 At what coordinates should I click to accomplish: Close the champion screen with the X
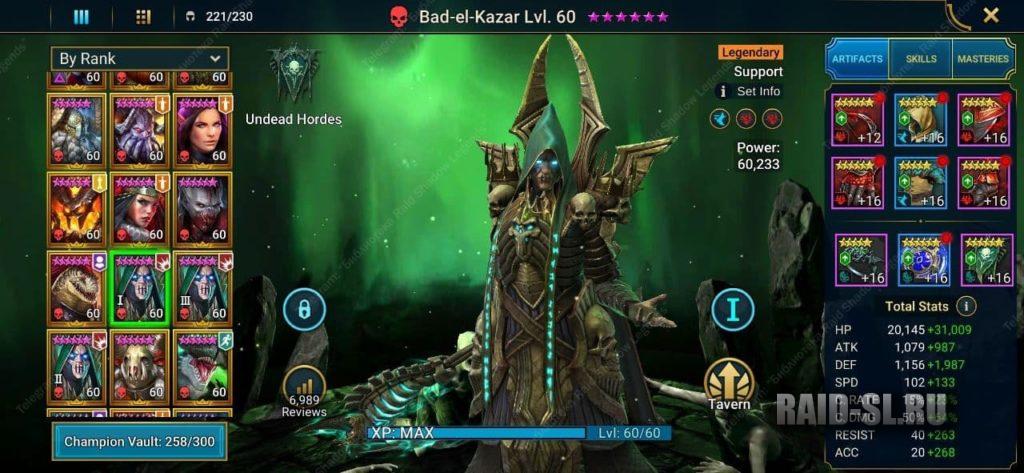(x=990, y=15)
